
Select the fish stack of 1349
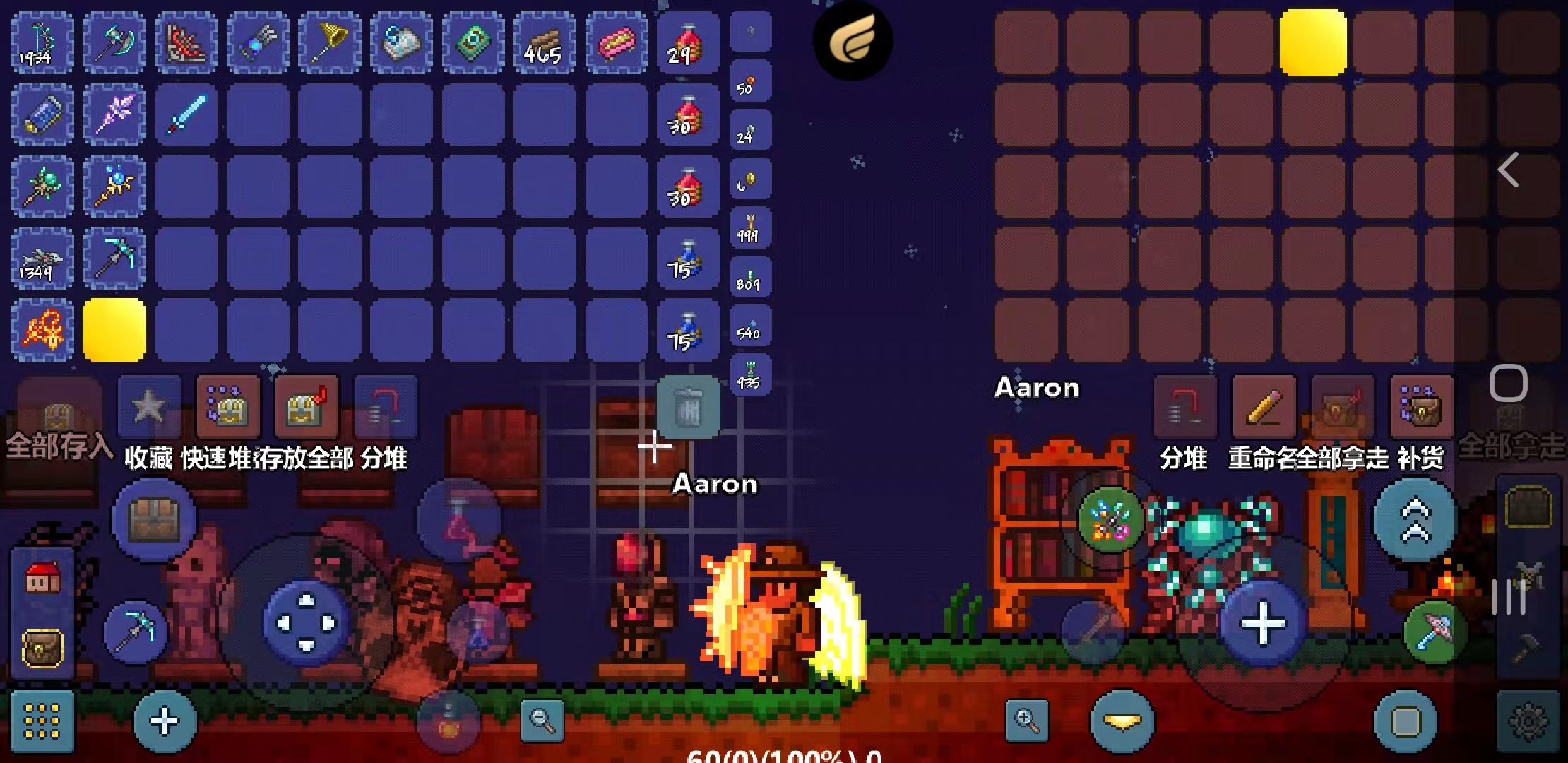click(x=42, y=259)
